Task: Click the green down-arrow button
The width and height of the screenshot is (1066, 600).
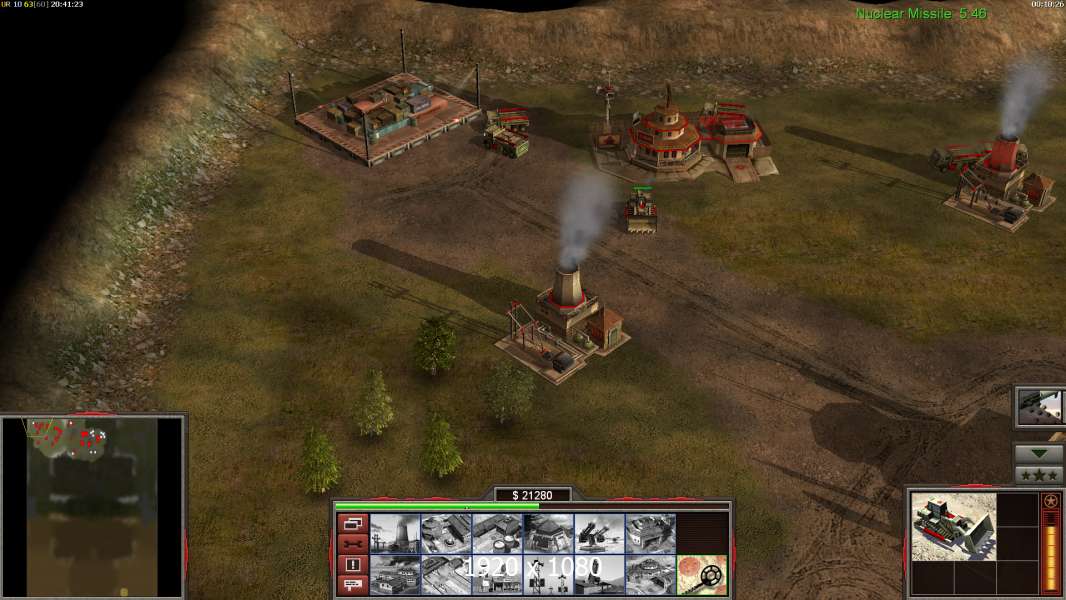Action: click(x=1039, y=453)
